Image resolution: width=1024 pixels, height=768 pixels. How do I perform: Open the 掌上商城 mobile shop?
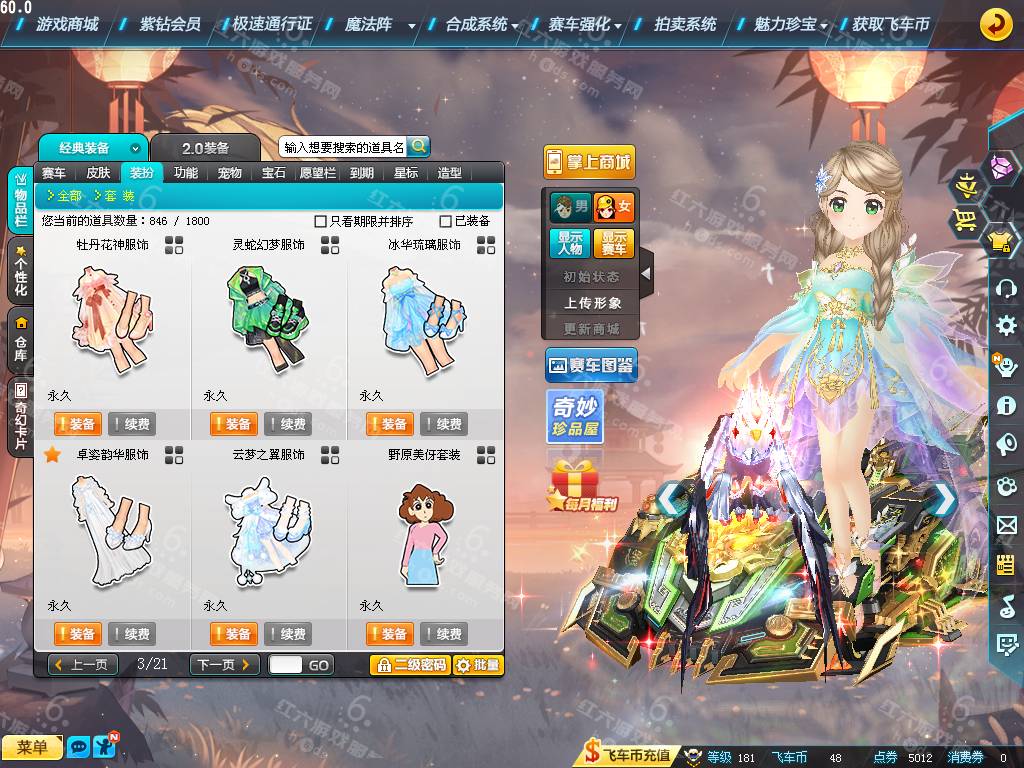pos(589,162)
